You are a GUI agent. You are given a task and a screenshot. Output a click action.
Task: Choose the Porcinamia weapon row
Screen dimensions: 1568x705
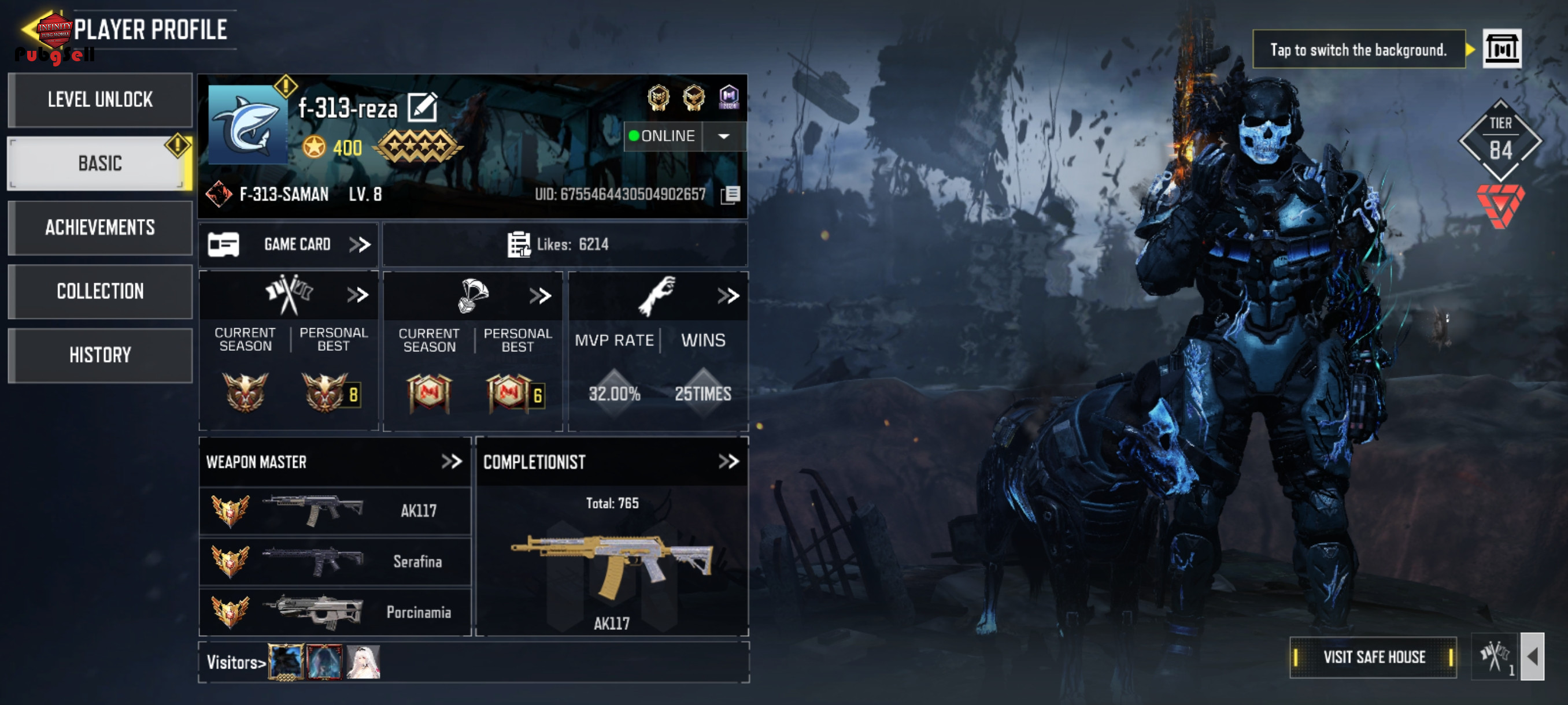point(335,612)
